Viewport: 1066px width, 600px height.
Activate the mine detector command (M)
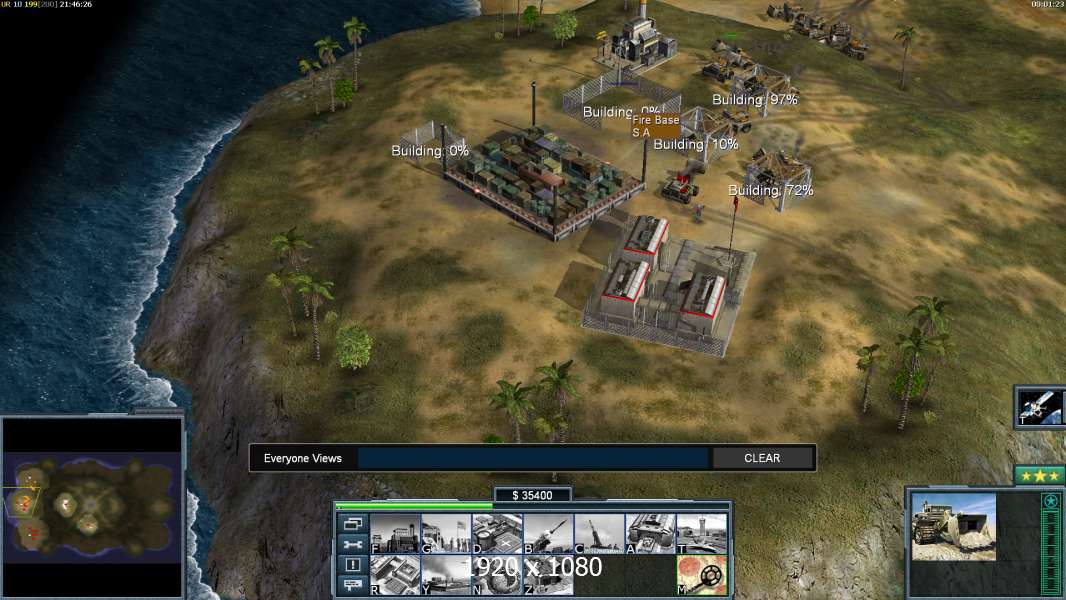(x=701, y=574)
